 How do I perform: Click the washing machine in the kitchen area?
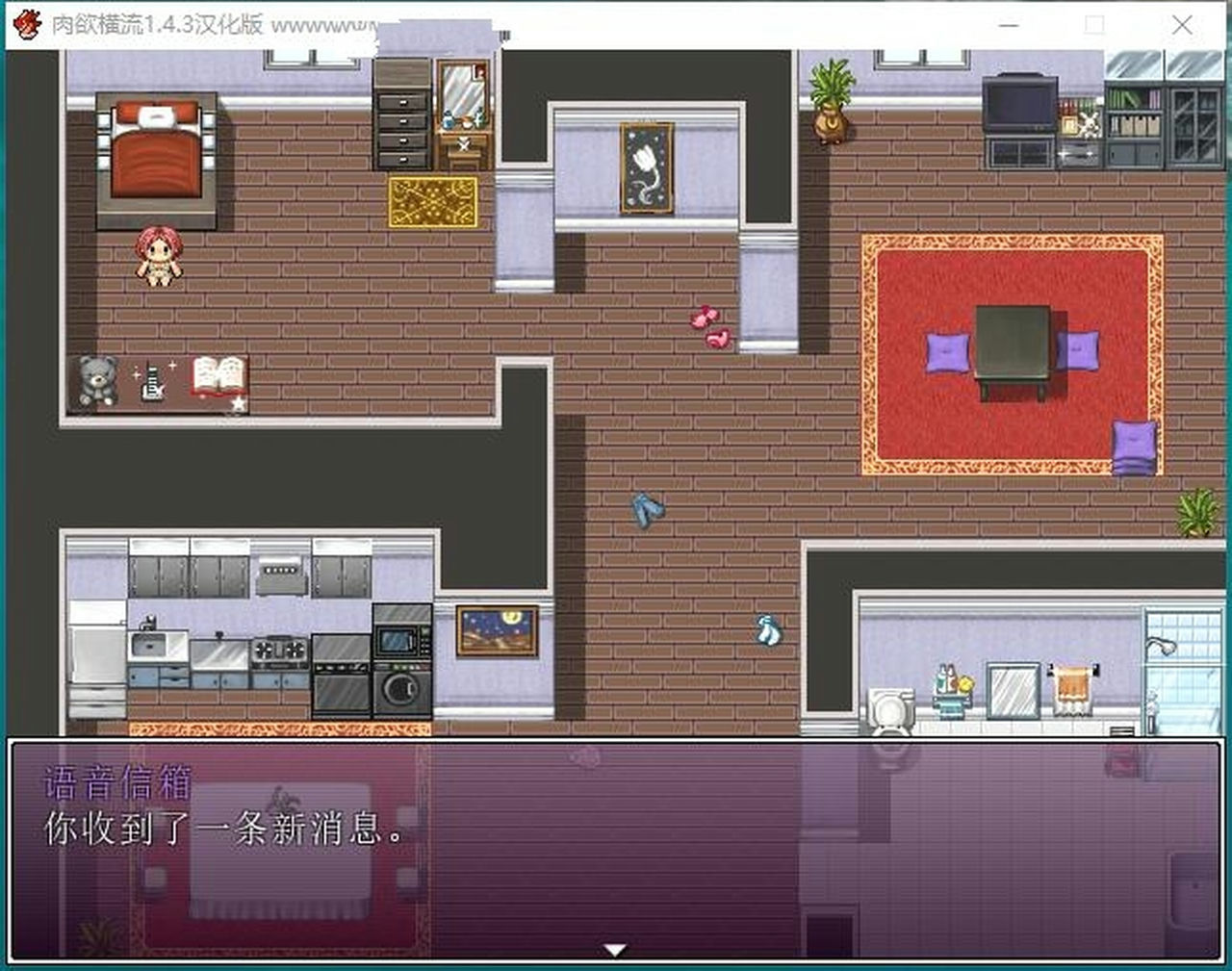tap(400, 687)
